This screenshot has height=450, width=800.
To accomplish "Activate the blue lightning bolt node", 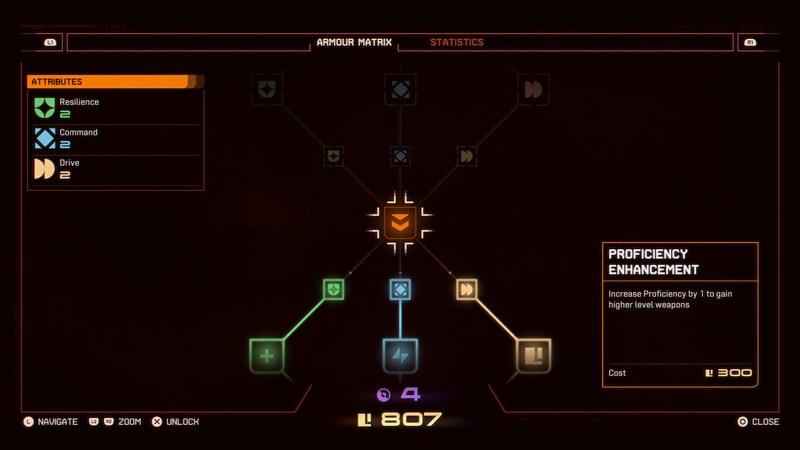I will coord(400,356).
